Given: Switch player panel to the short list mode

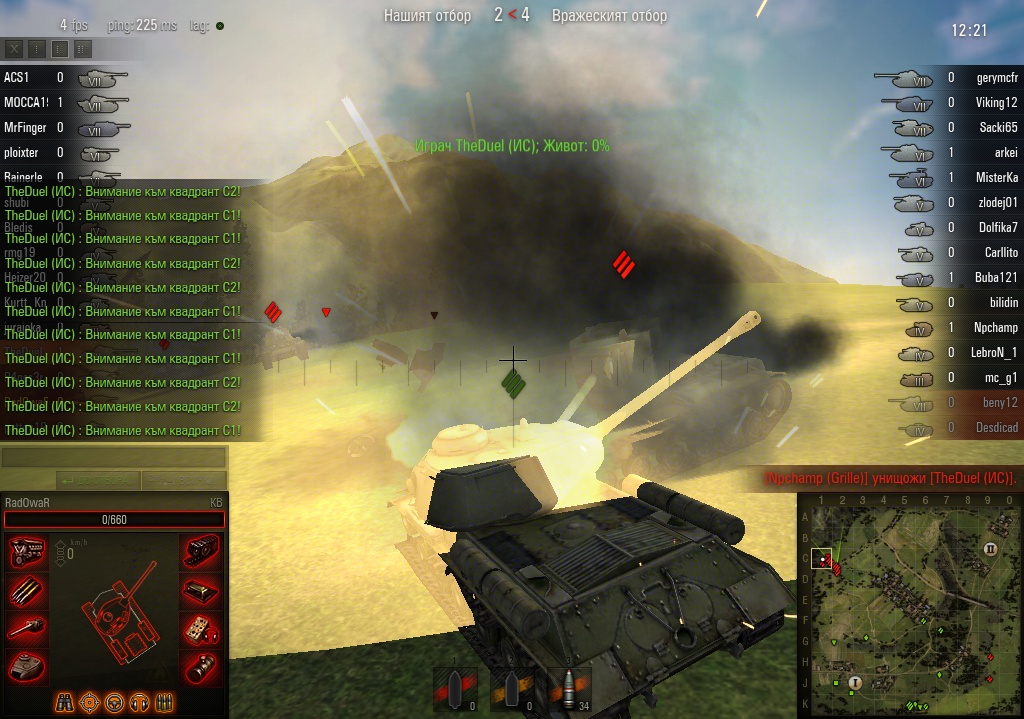Looking at the screenshot, I should [x=37, y=48].
